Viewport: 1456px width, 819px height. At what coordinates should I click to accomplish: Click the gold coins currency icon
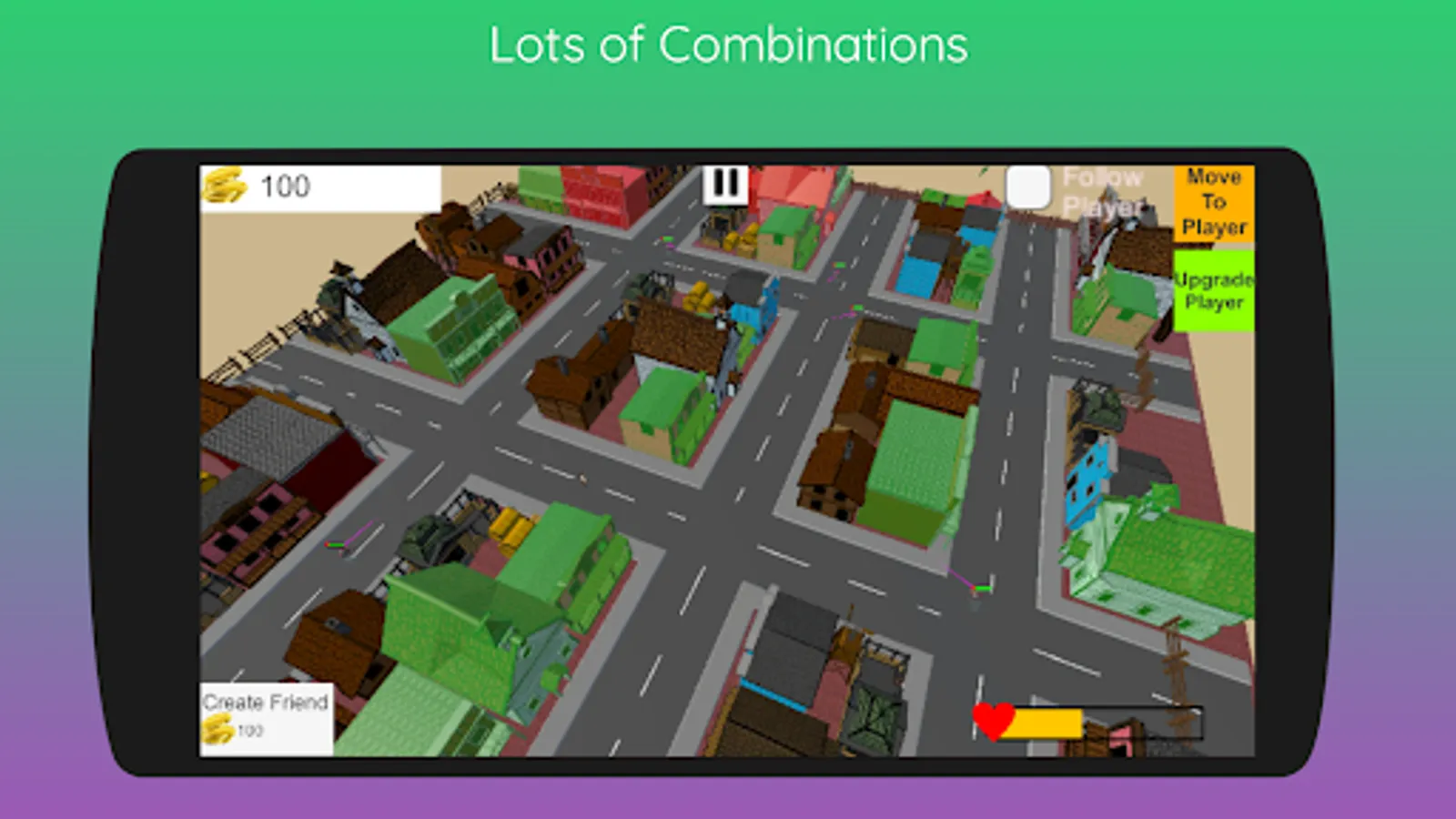click(x=226, y=187)
